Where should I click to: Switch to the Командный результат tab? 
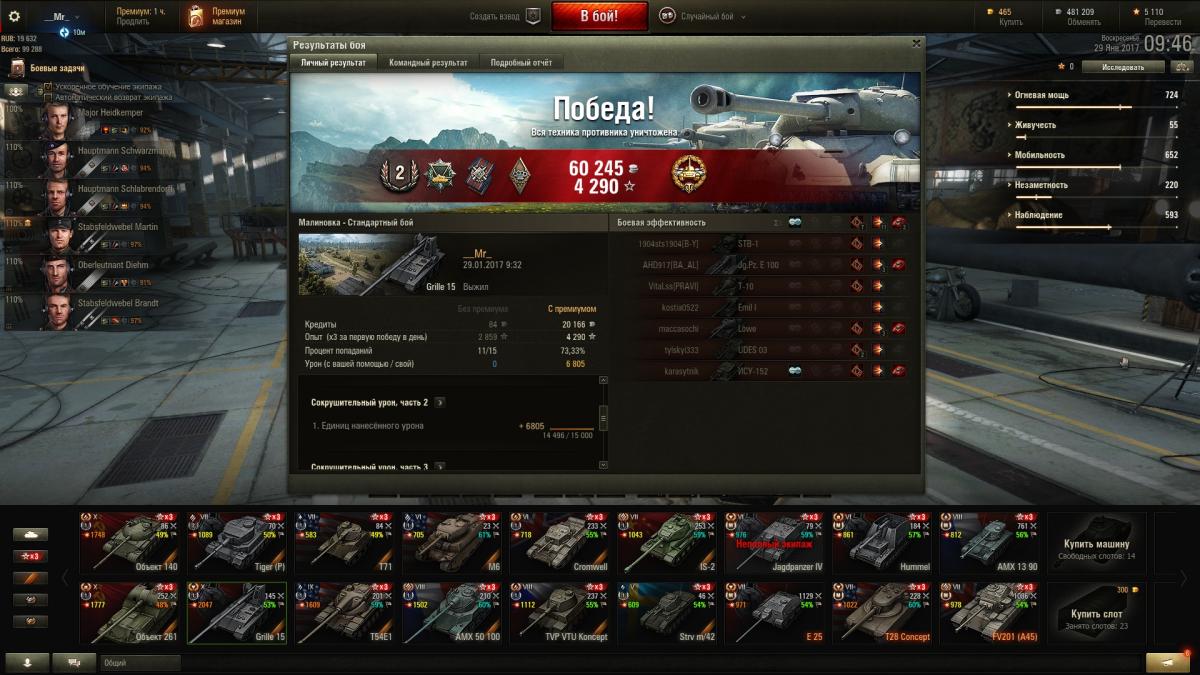click(428, 63)
